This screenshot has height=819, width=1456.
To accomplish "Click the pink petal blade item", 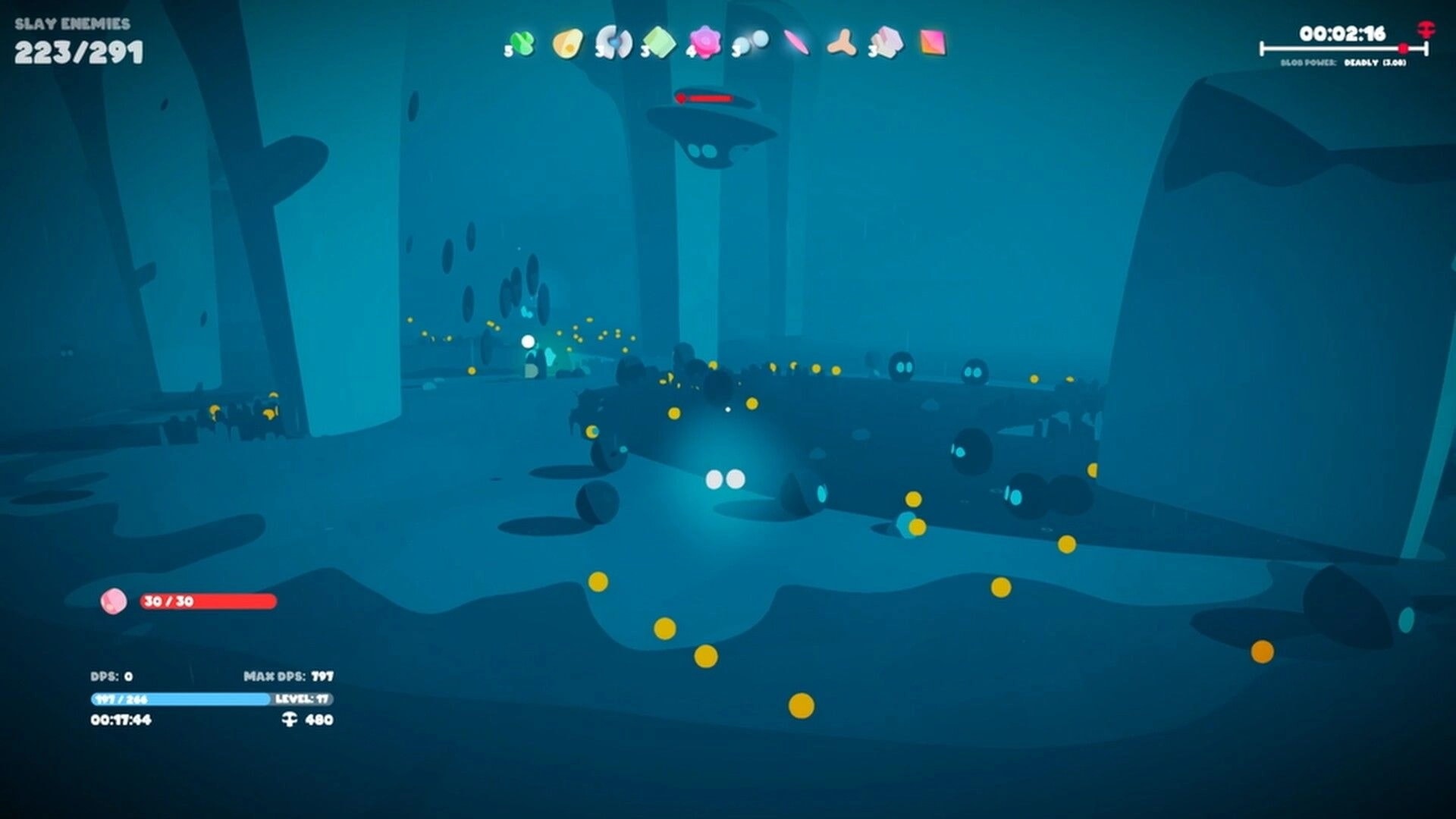I will click(796, 43).
